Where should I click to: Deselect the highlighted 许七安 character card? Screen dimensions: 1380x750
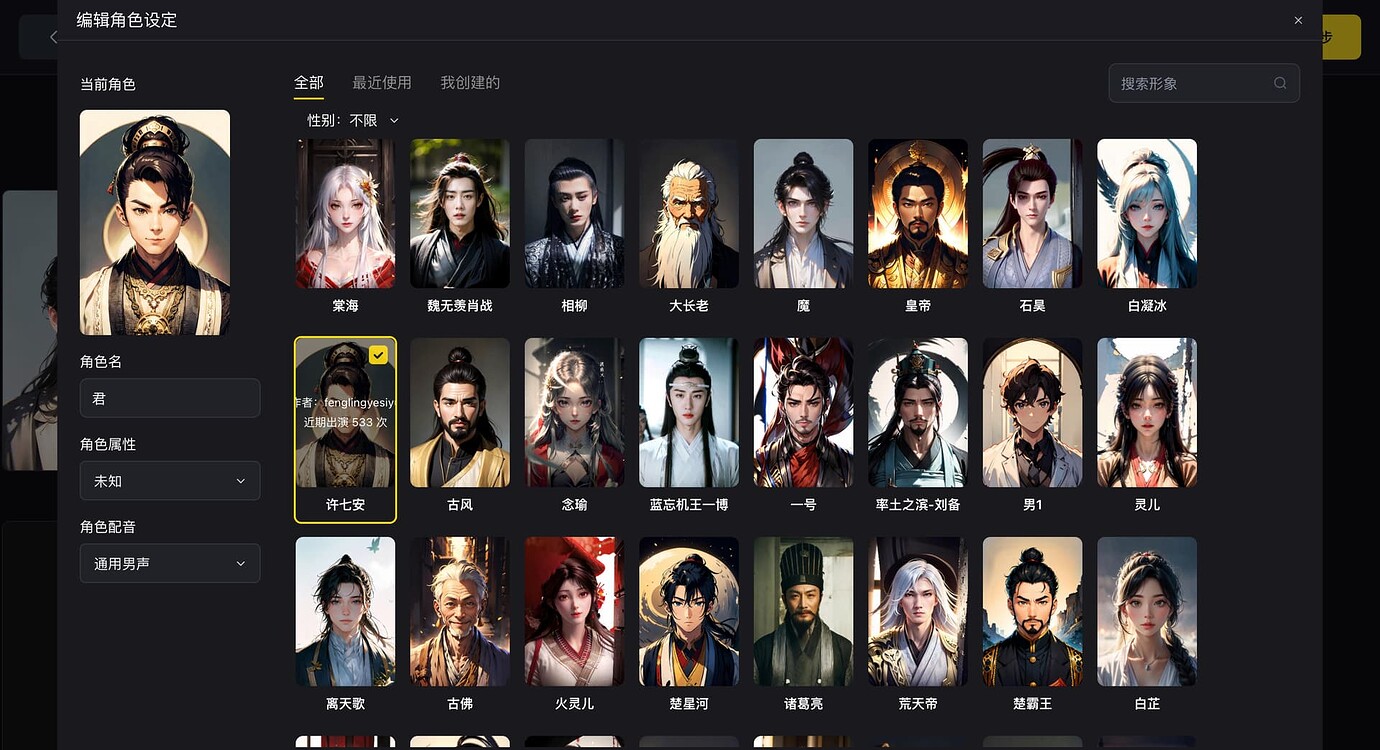click(x=345, y=412)
